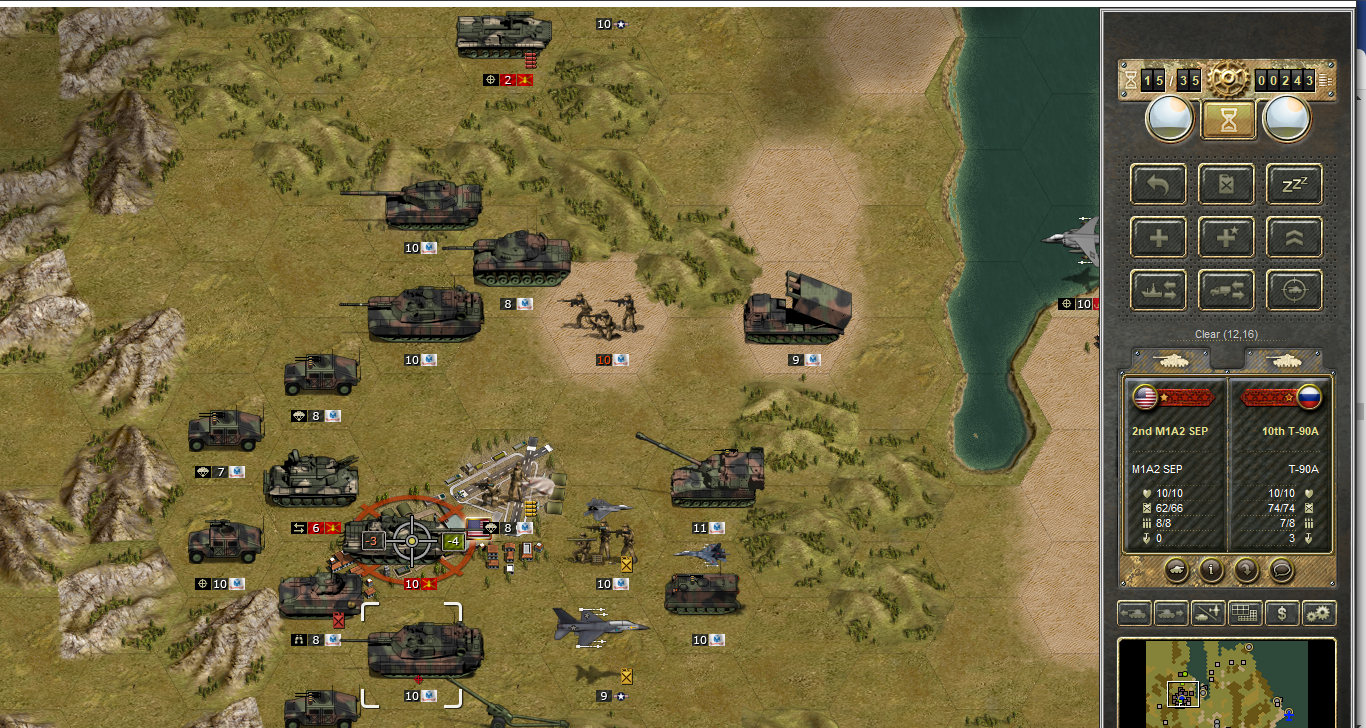
Task: Show the unit list grid button
Action: [x=1245, y=613]
